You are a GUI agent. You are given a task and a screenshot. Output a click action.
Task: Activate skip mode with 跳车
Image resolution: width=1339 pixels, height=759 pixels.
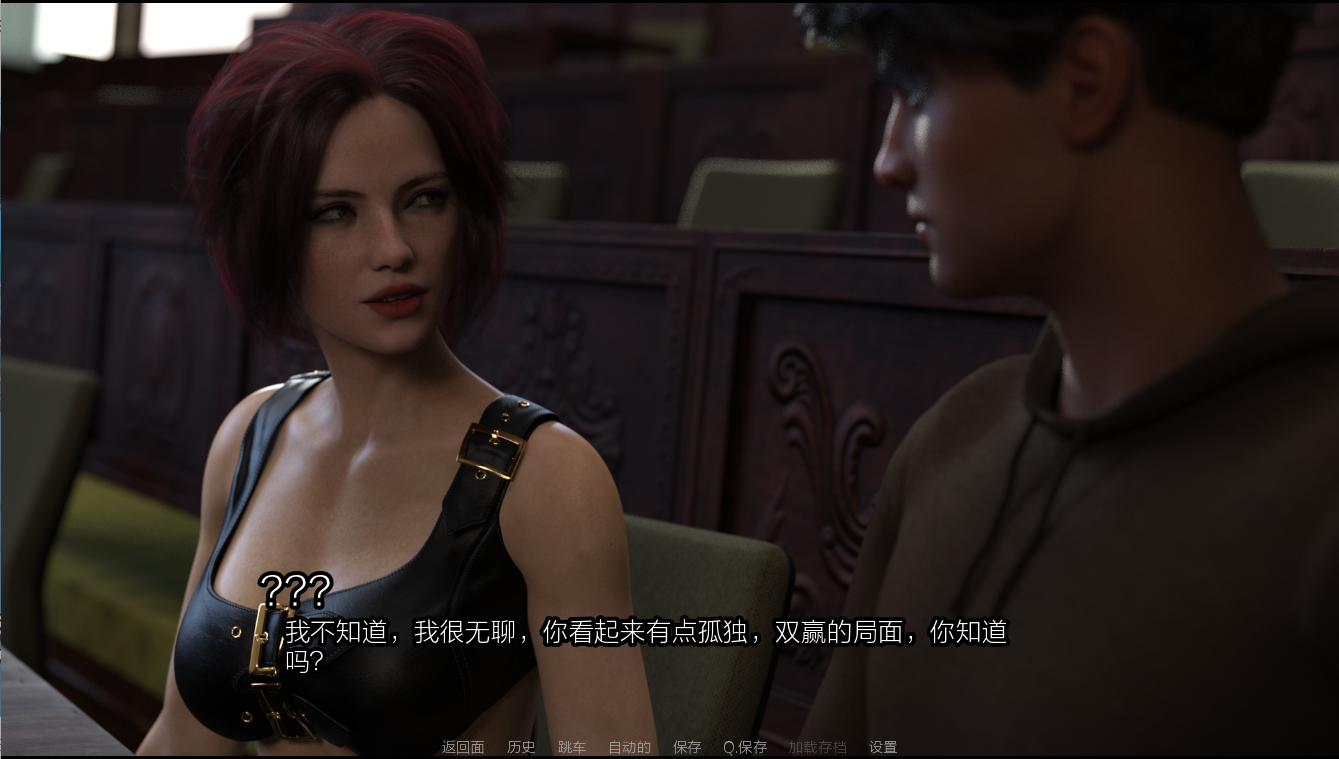coord(572,746)
